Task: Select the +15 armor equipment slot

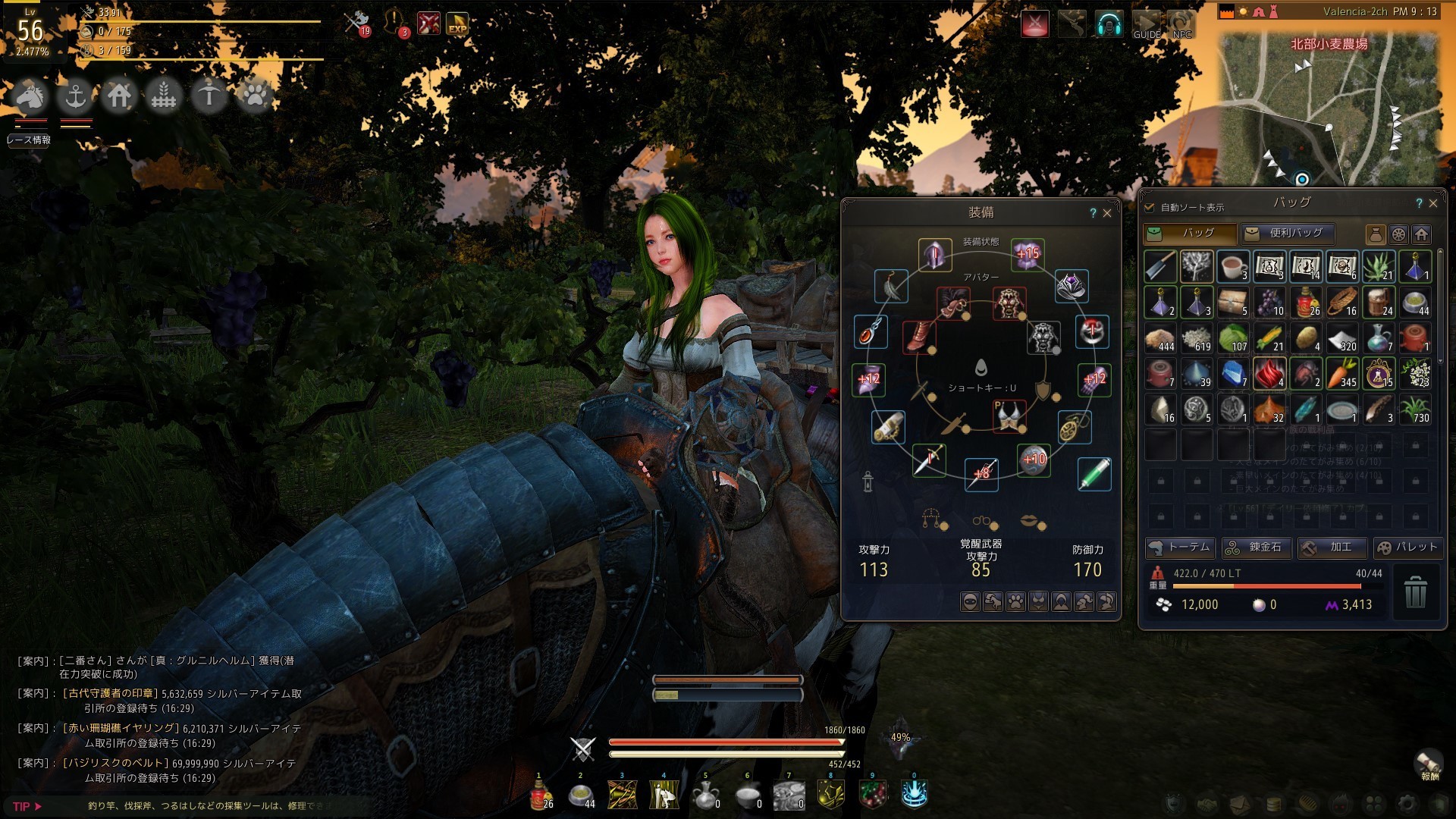Action: click(1028, 254)
